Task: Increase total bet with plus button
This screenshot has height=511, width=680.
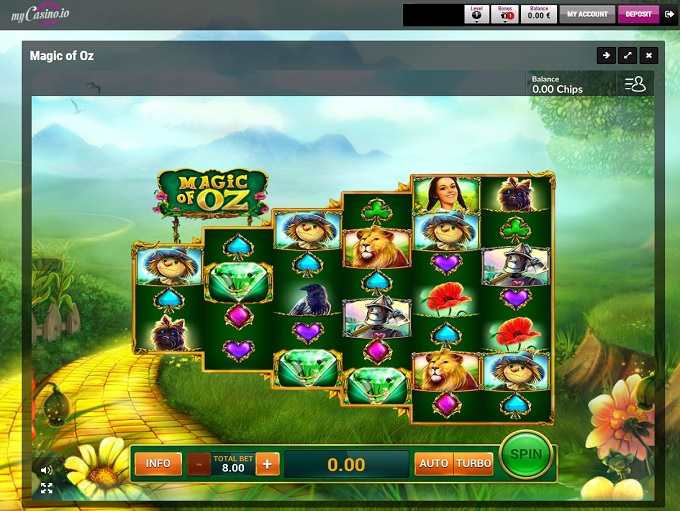Action: click(x=267, y=464)
